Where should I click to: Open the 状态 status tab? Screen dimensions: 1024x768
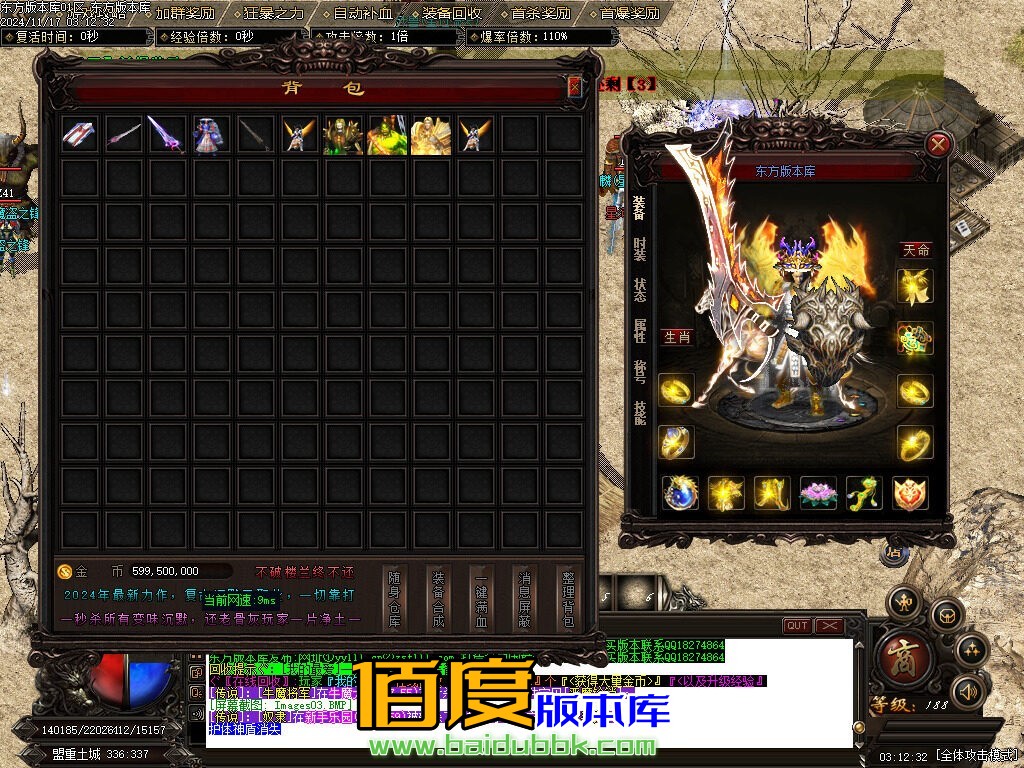click(x=639, y=289)
